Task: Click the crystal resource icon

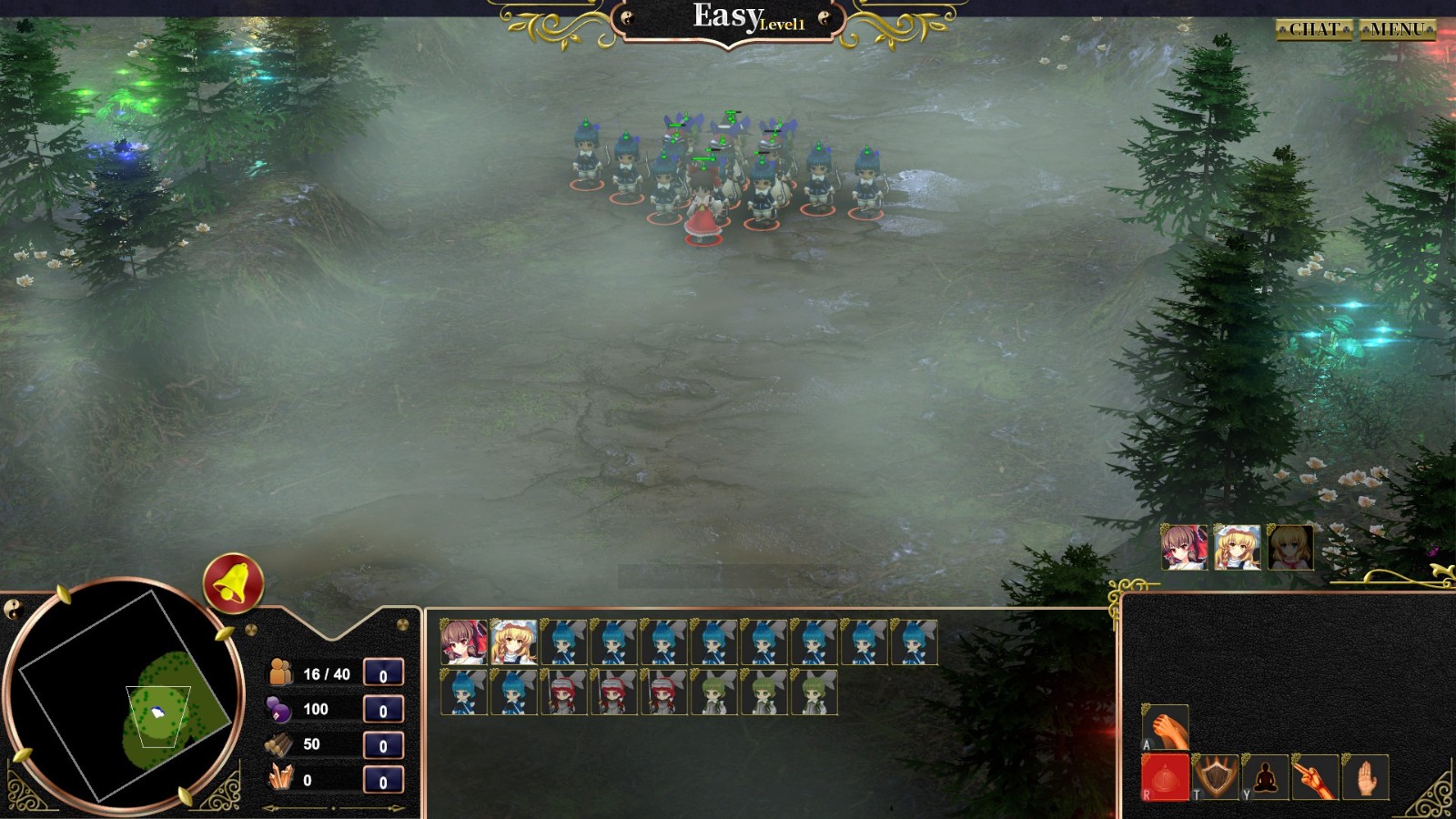Action: 278,780
